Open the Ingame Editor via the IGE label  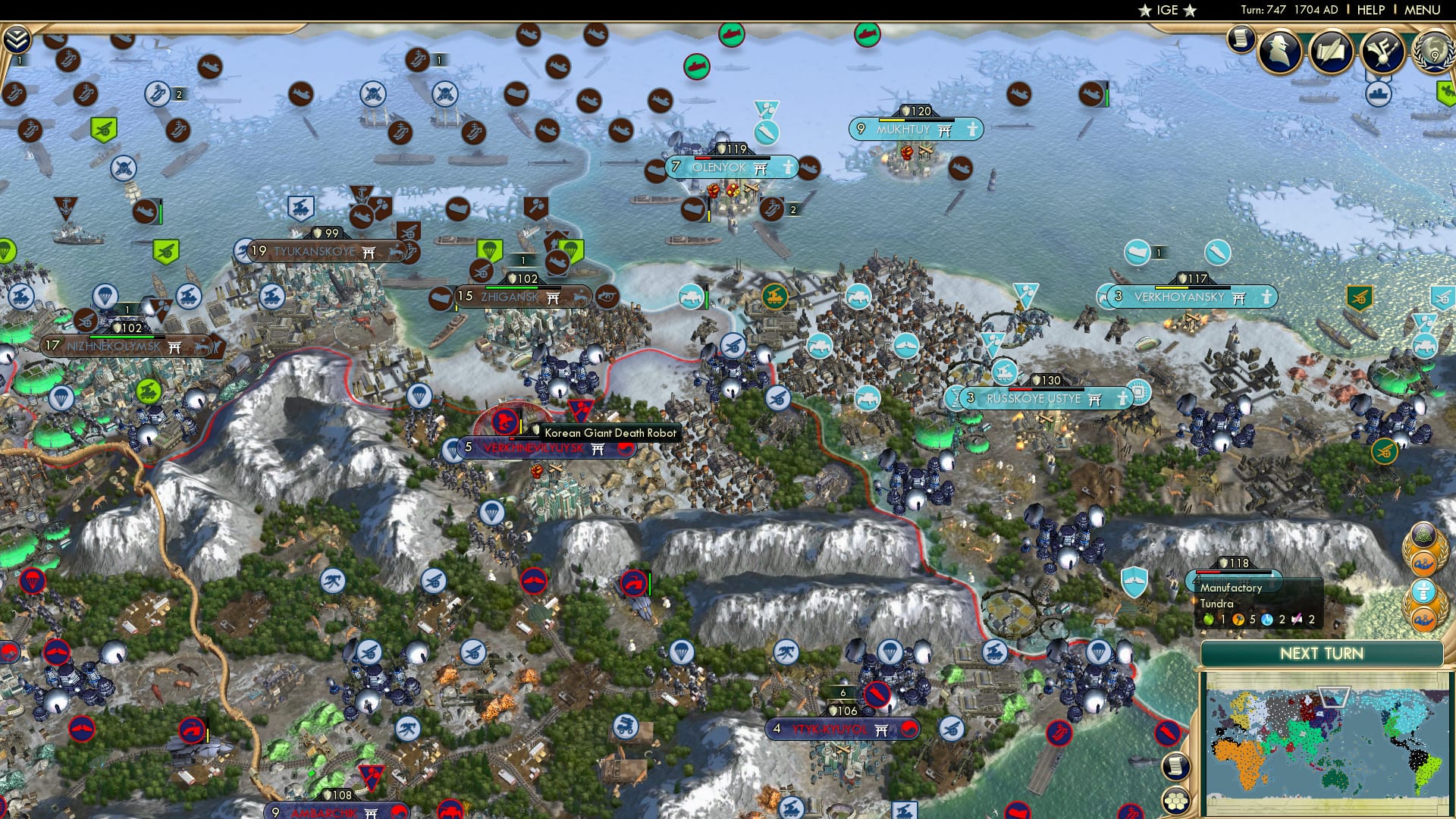click(1166, 11)
